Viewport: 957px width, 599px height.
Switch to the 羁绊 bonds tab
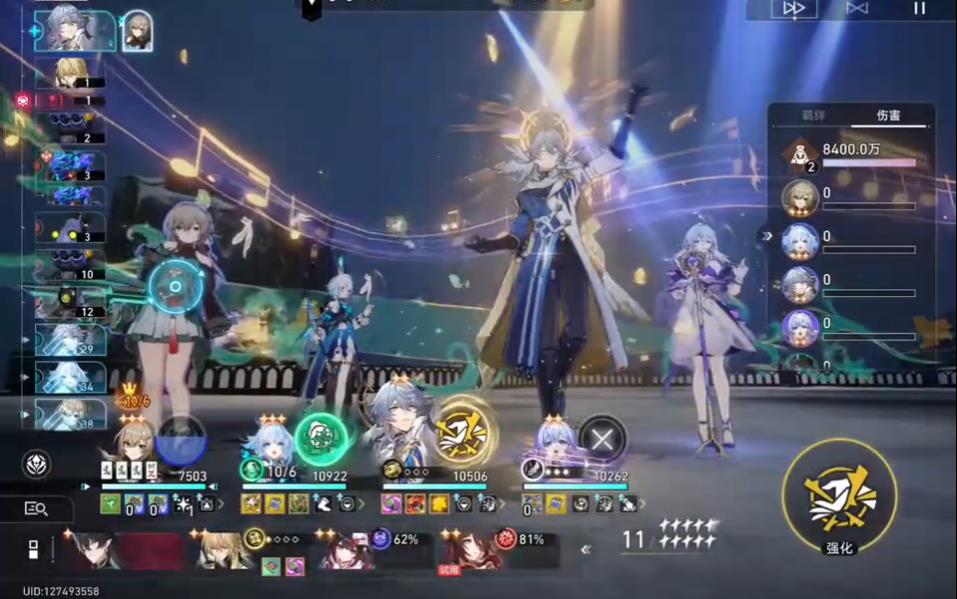pos(814,115)
